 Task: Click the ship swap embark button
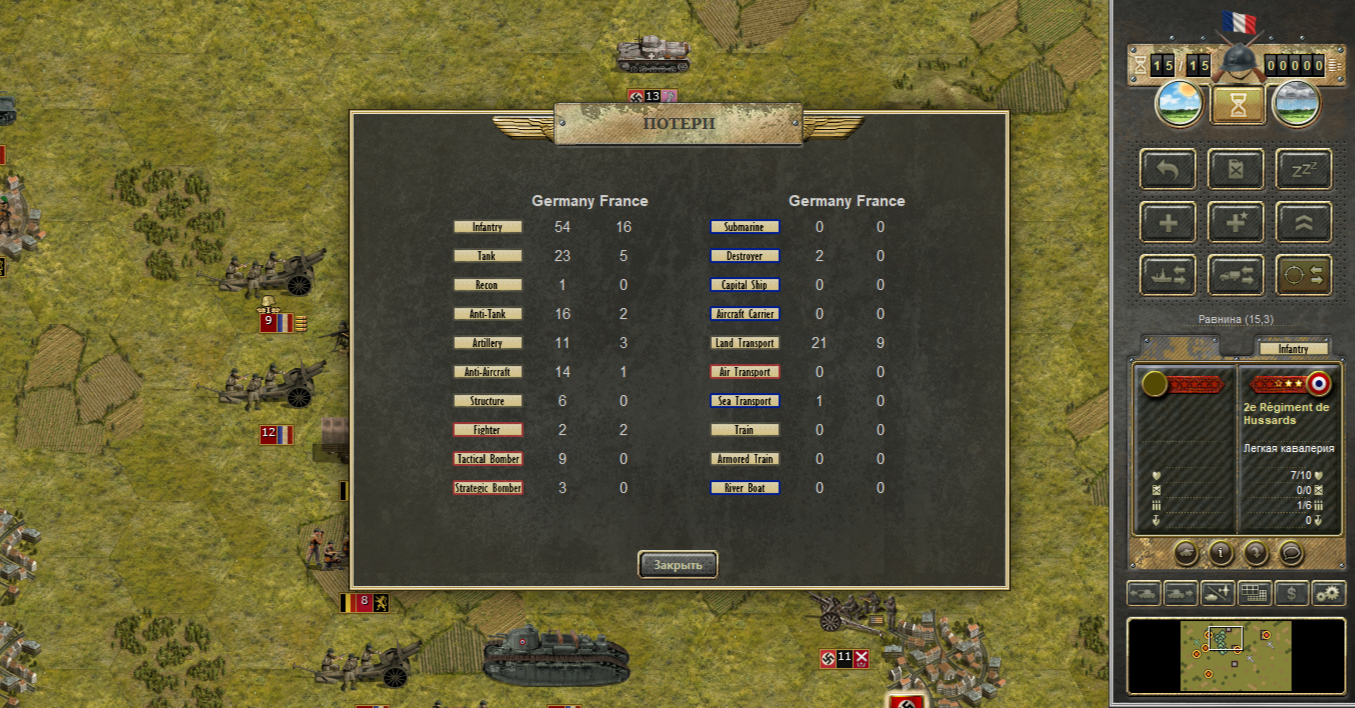pyautogui.click(x=1168, y=275)
